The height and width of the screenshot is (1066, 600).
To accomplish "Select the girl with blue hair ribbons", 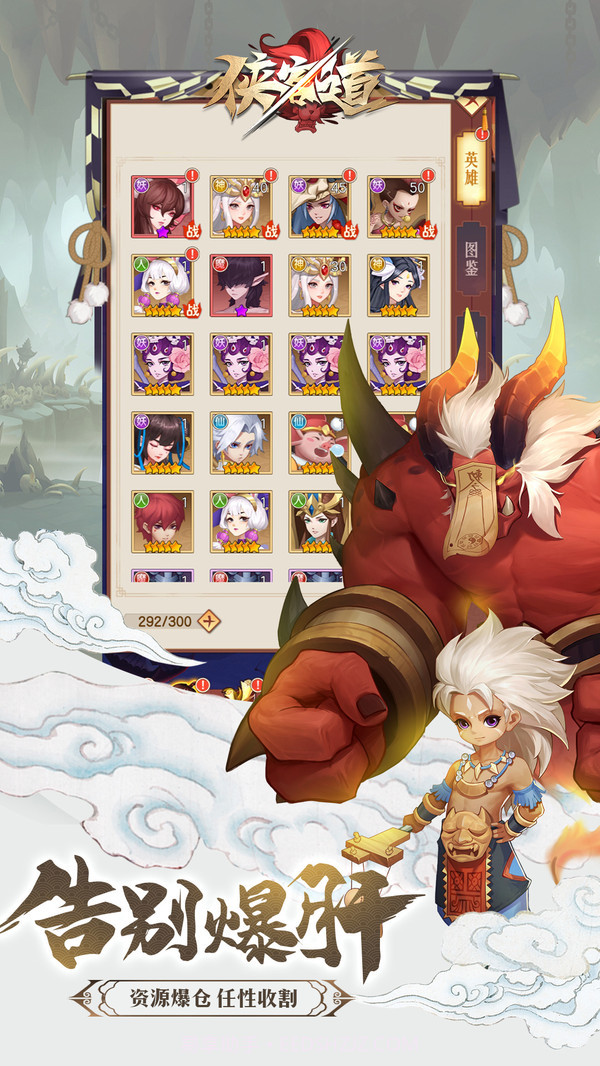I will pyautogui.click(x=162, y=443).
